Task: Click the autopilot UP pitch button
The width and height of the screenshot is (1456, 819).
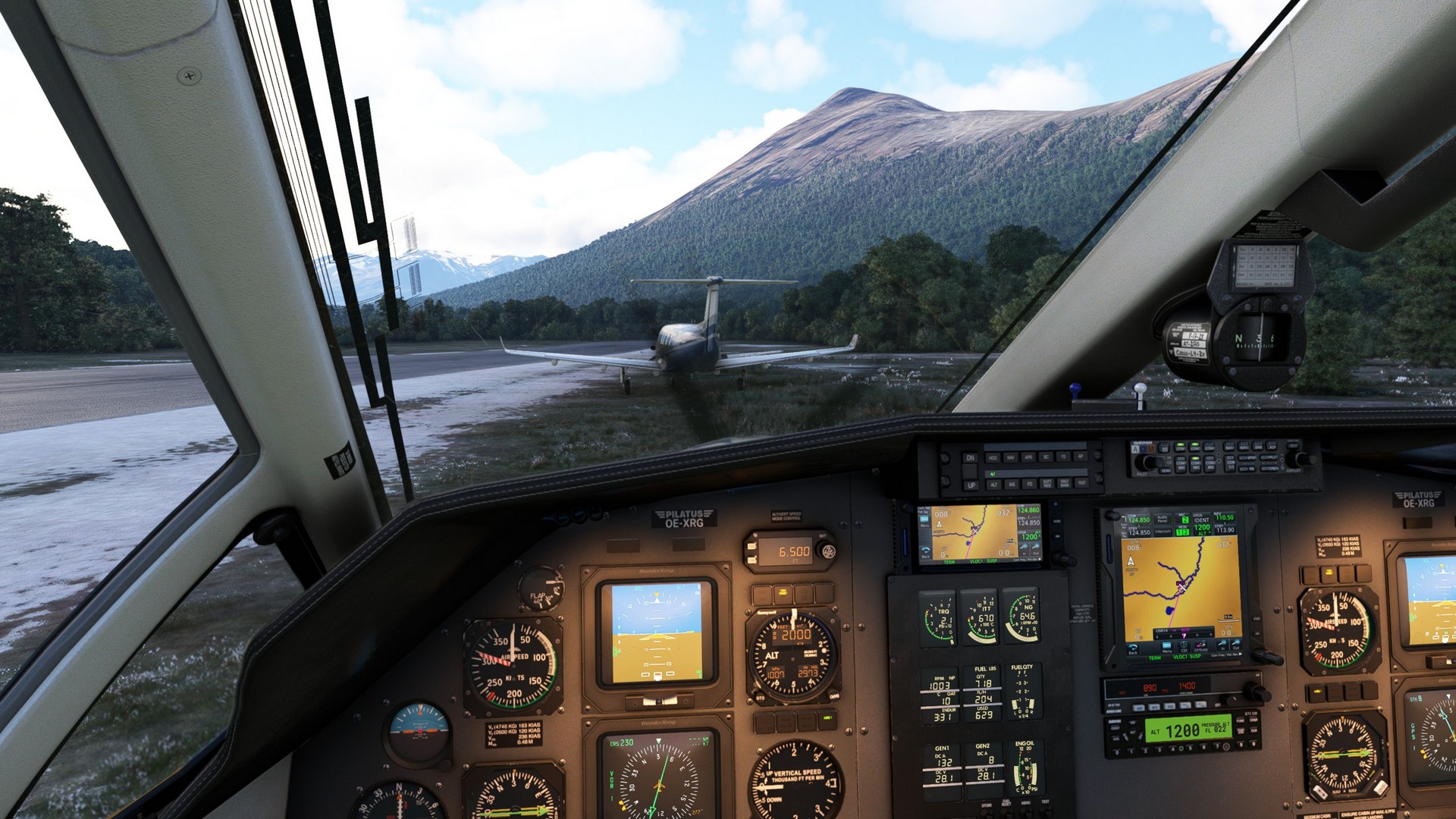Action: pos(971,485)
